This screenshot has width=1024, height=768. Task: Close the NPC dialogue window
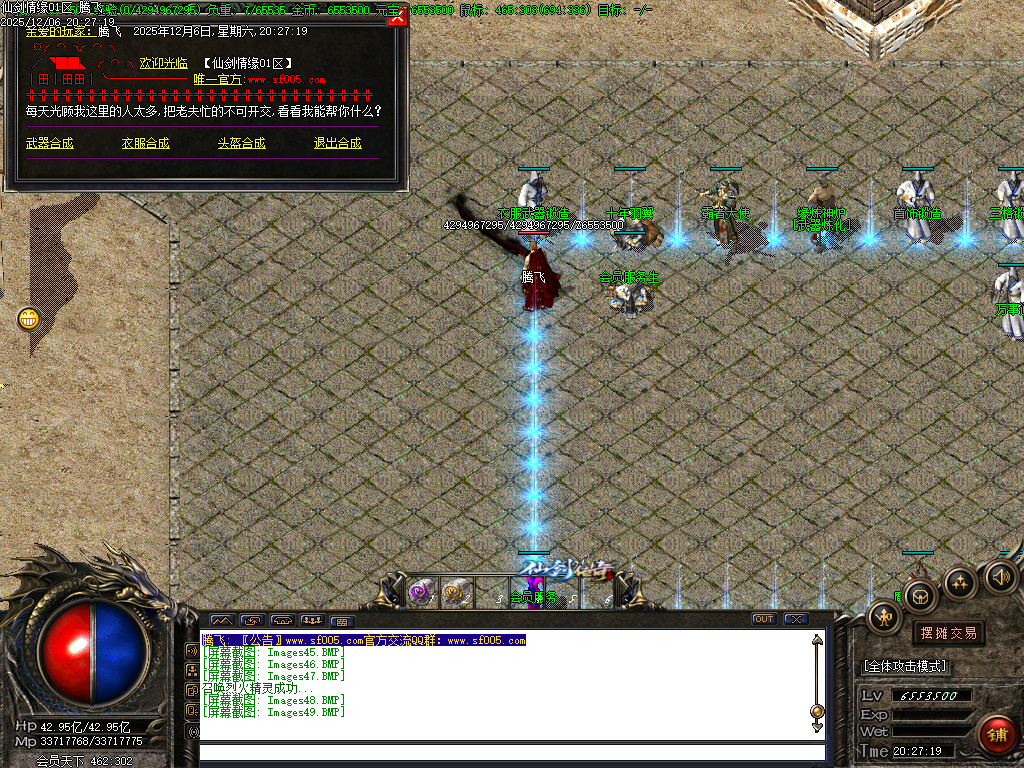coord(397,18)
